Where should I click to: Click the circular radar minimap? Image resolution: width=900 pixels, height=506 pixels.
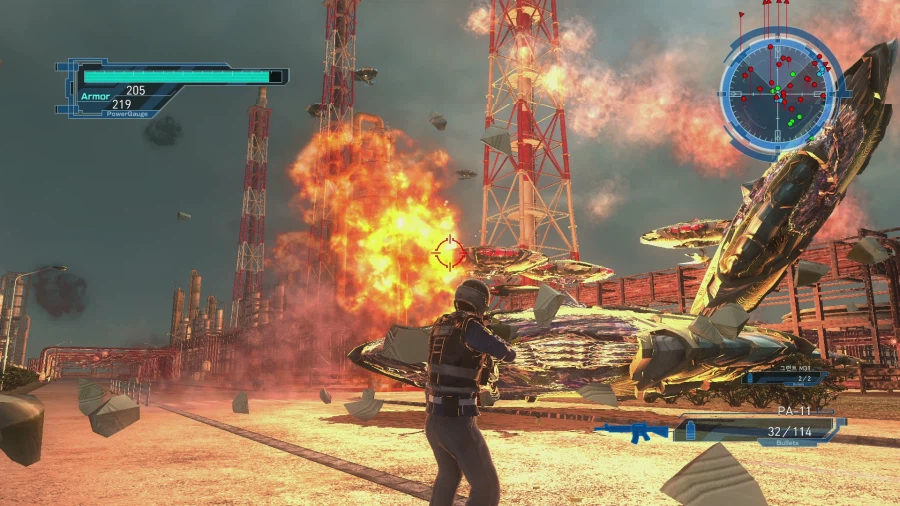click(x=776, y=90)
